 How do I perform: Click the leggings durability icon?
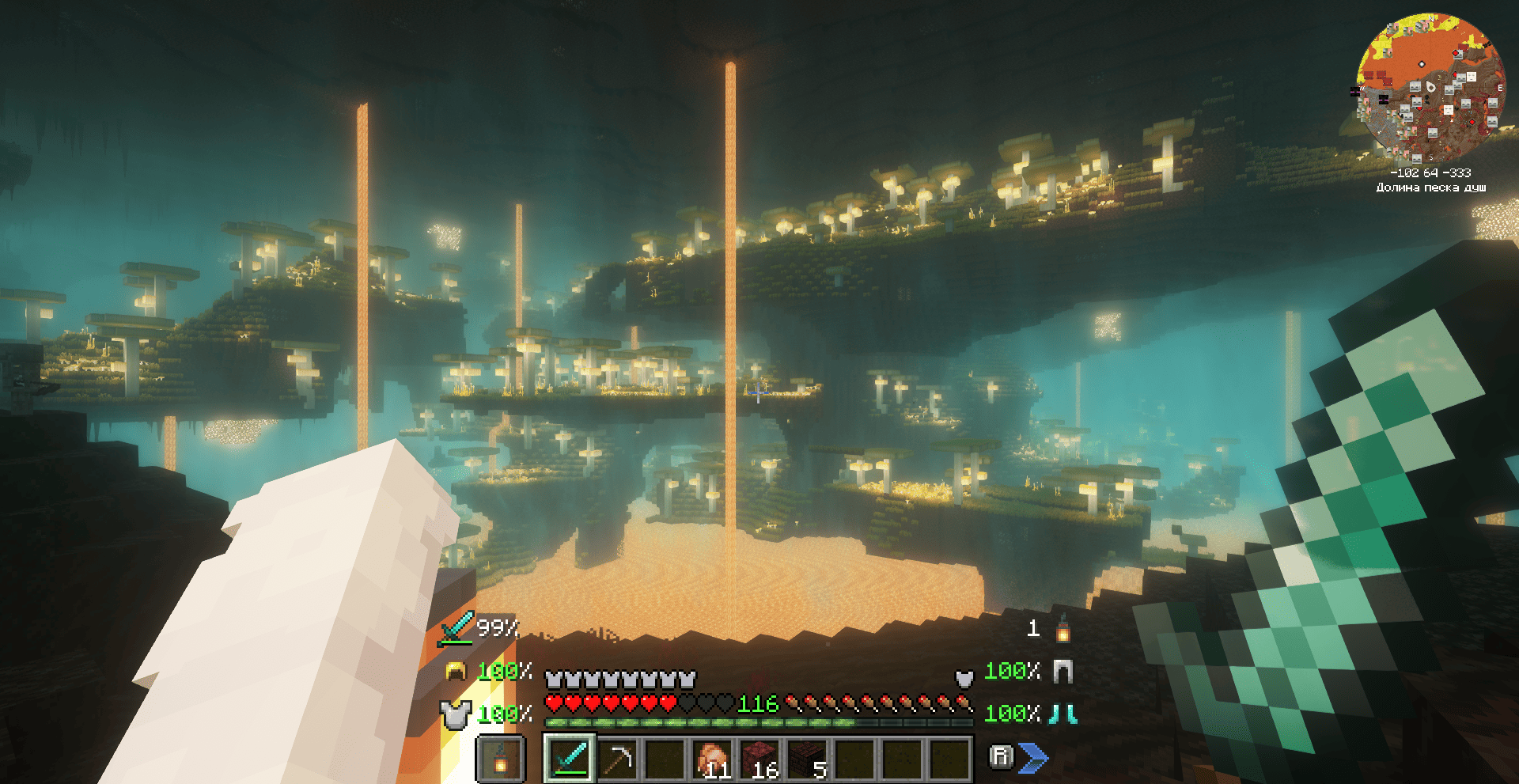(1063, 672)
